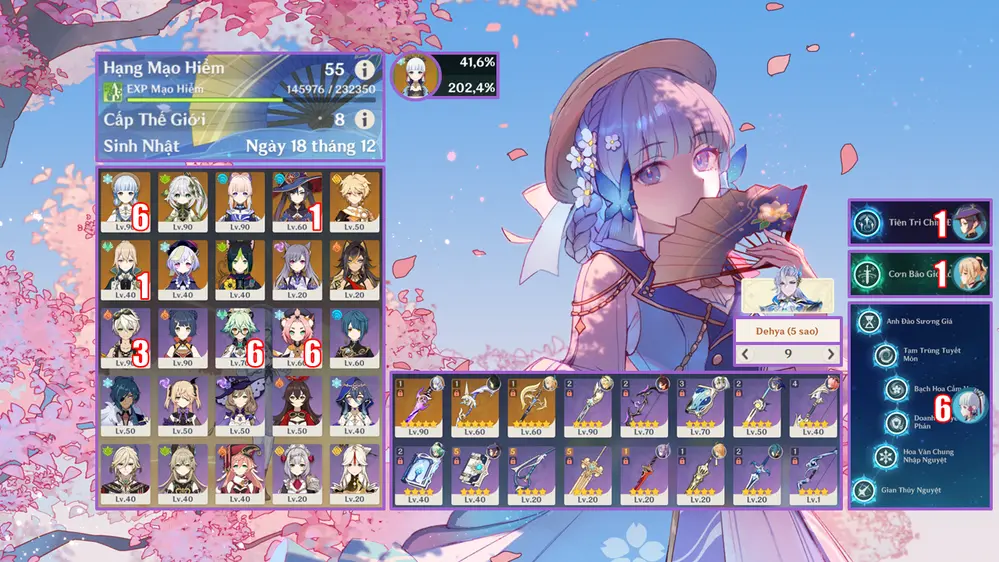Select the Tighnari character card
Viewport: 999px width, 562px height.
click(x=240, y=266)
